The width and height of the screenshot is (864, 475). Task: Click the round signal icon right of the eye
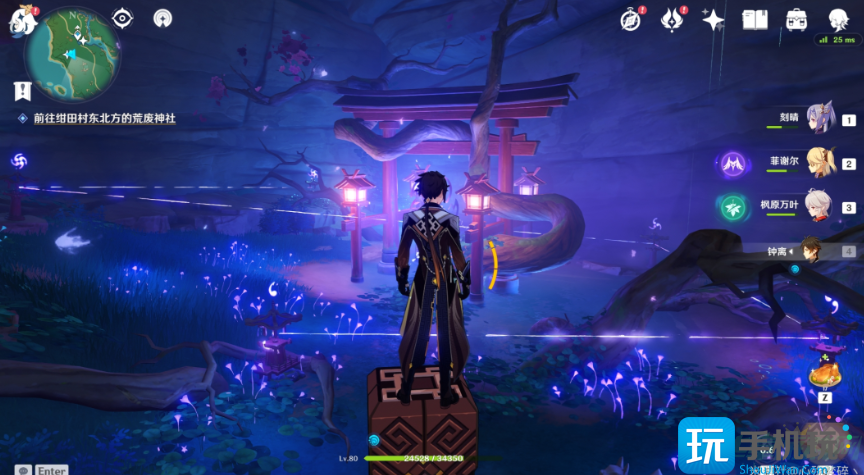point(162,18)
